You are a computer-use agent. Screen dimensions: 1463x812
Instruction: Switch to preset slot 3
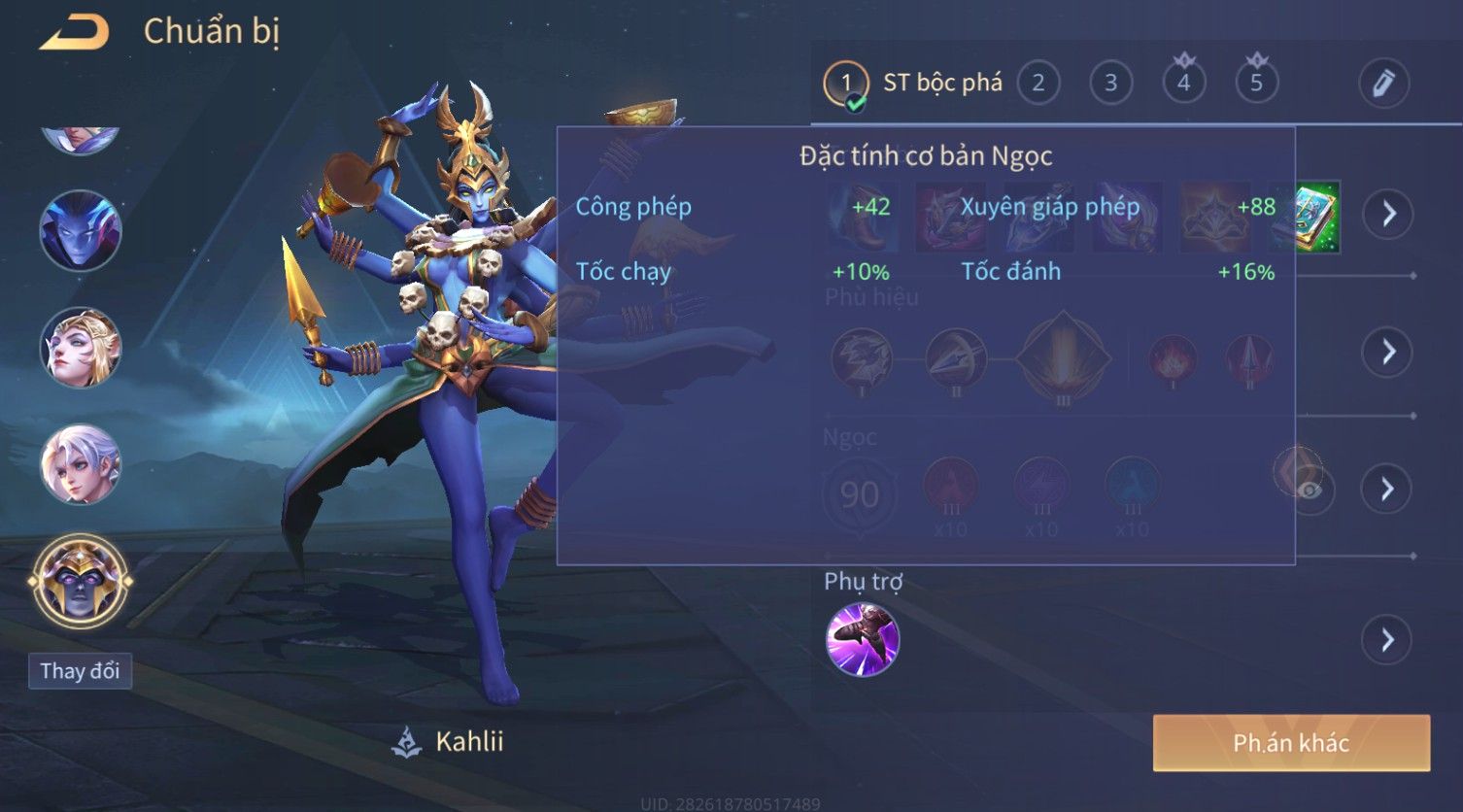[x=1110, y=84]
